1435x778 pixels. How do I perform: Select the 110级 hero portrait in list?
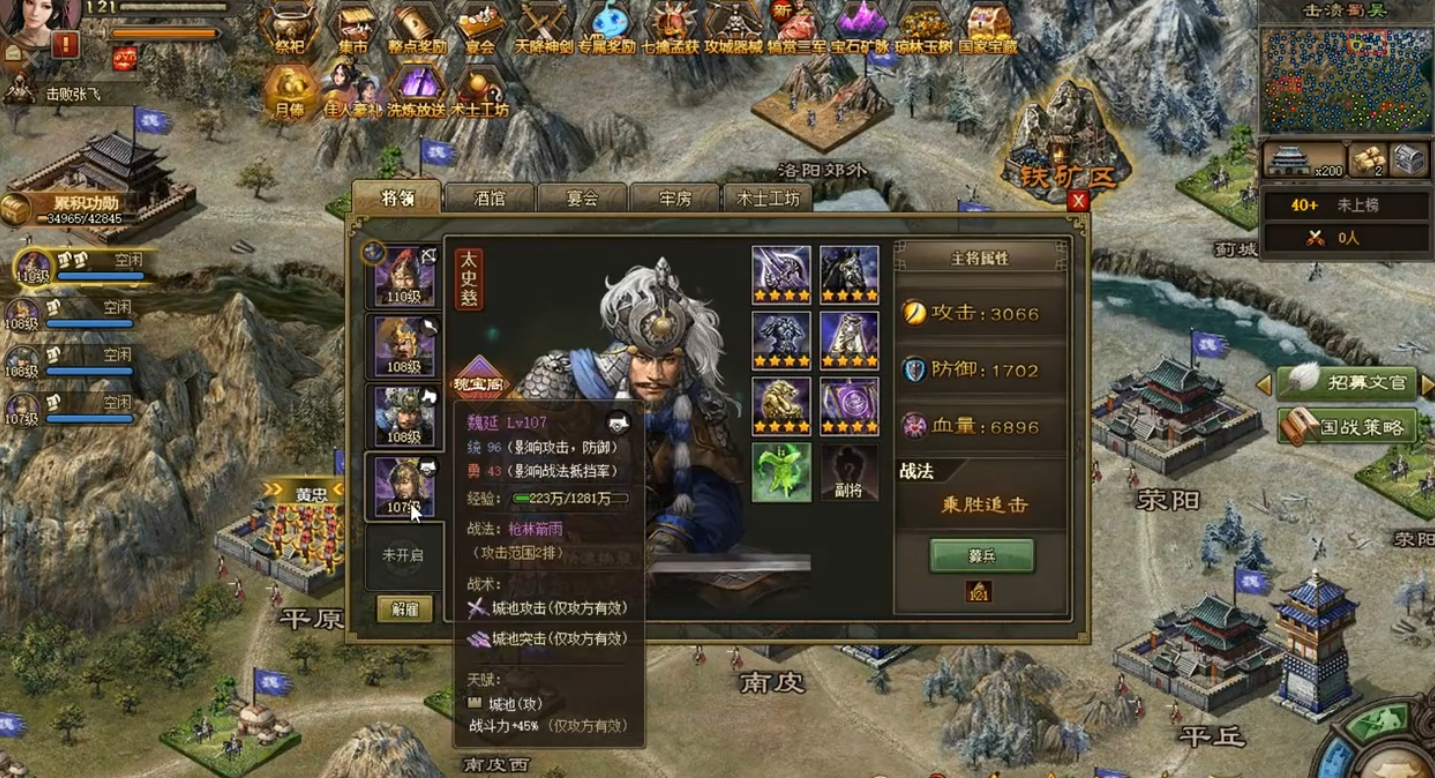tap(404, 280)
